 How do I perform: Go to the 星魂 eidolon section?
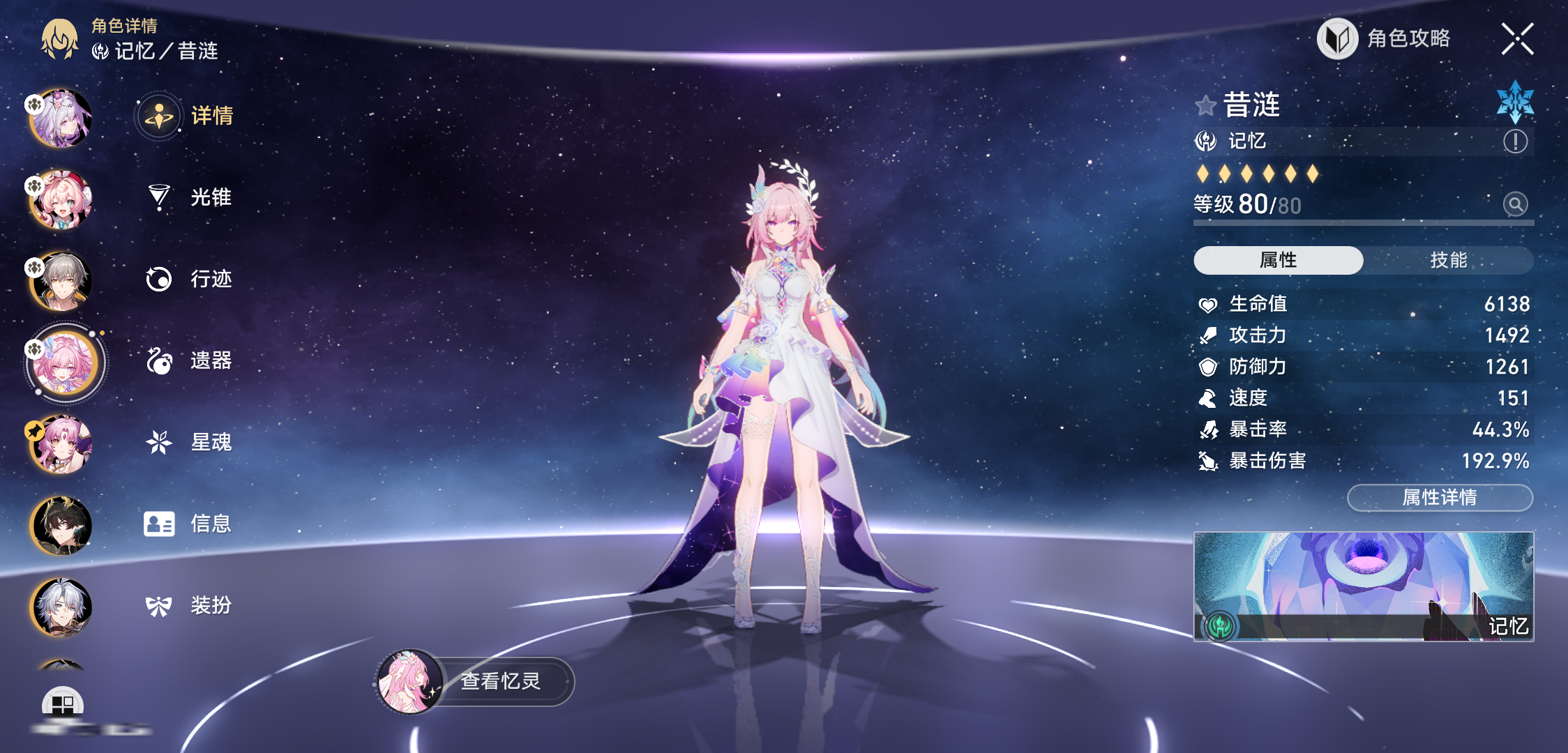click(x=190, y=442)
